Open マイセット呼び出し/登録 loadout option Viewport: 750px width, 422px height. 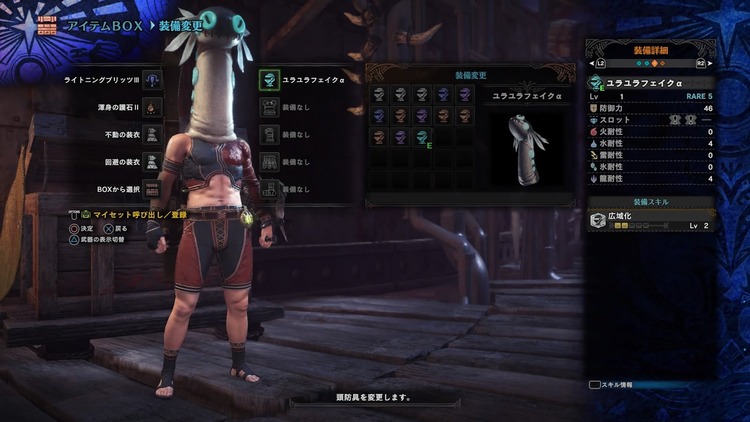(x=135, y=214)
